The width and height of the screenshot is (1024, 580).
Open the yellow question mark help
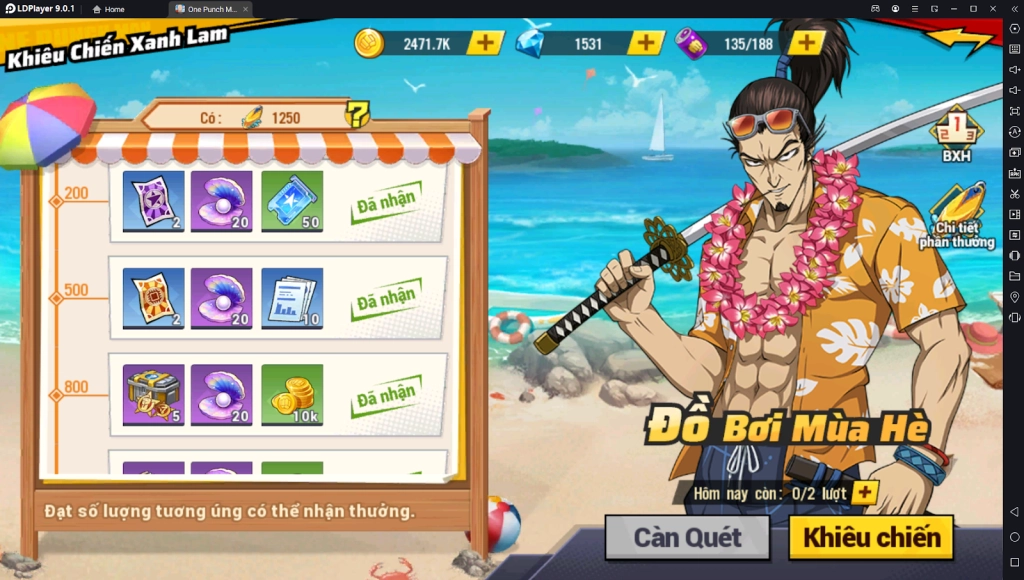[357, 115]
